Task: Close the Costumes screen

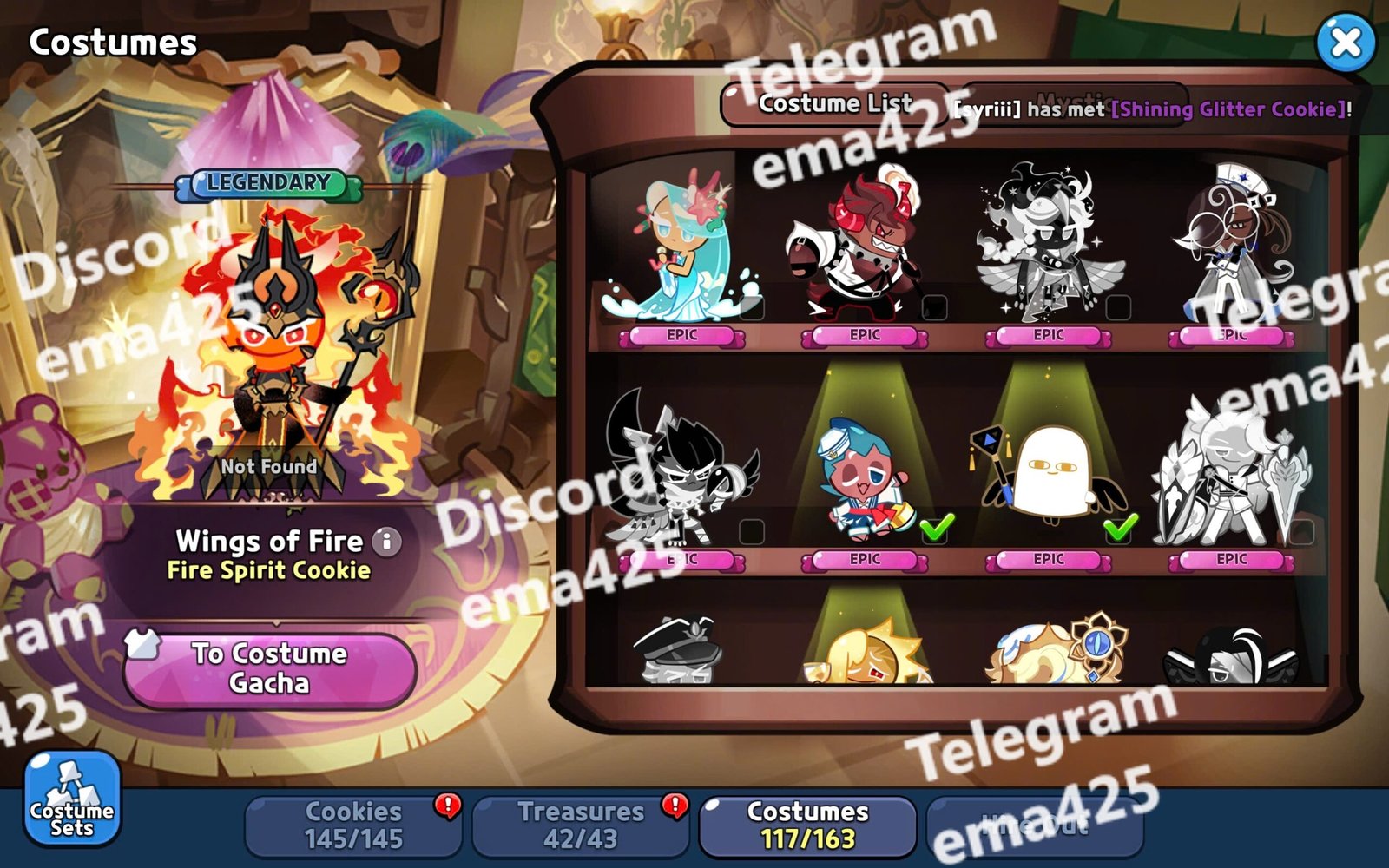Action: pos(1345,42)
